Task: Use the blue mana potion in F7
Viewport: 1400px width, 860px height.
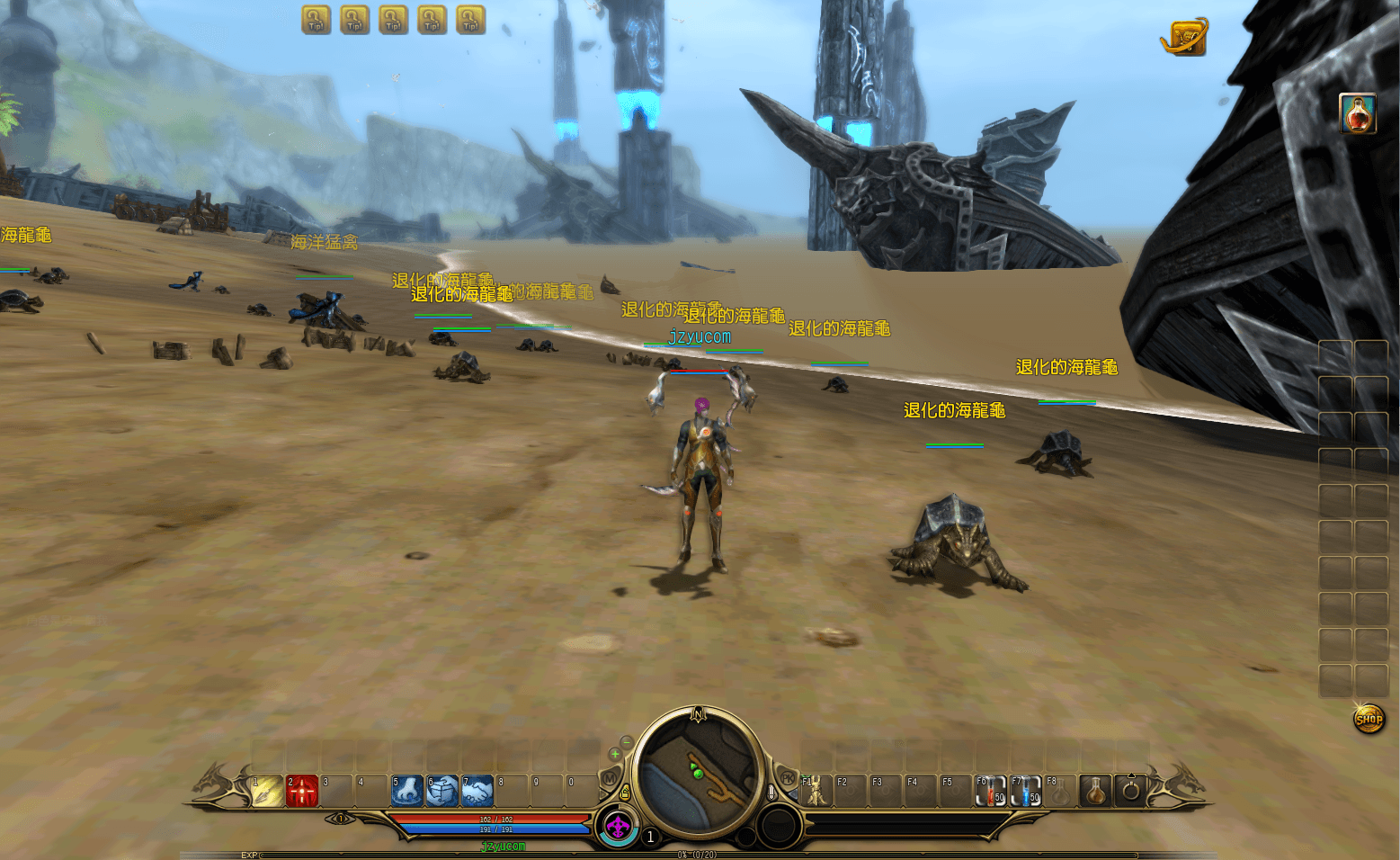Action: coord(1026,792)
